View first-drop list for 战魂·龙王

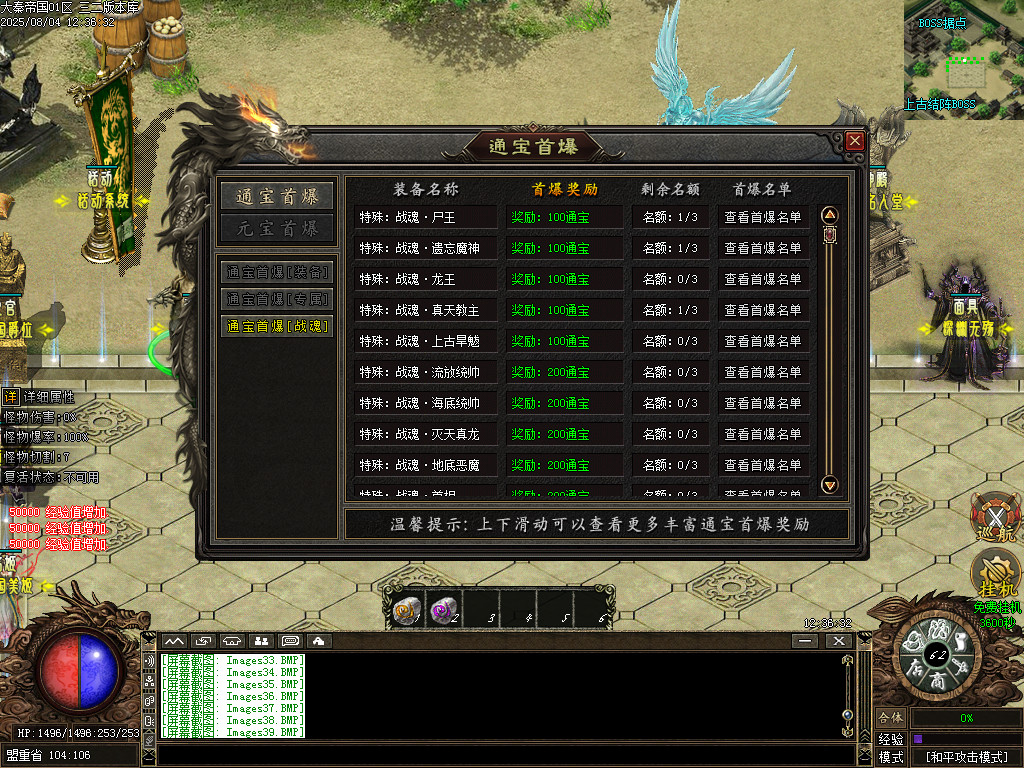(x=763, y=279)
